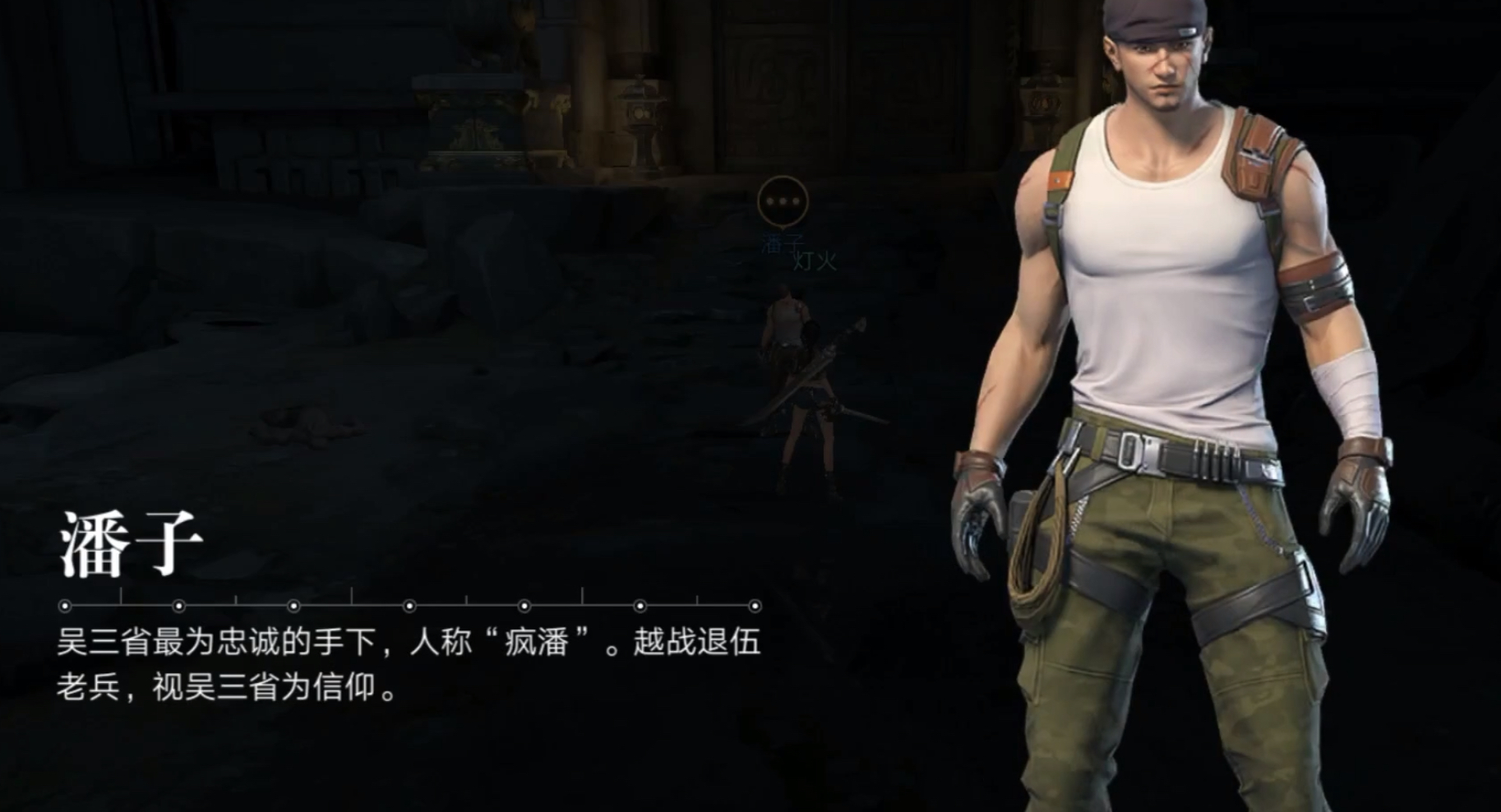The image size is (1501, 812).
Task: Click the fourth node marker on the progress track
Action: click(409, 605)
